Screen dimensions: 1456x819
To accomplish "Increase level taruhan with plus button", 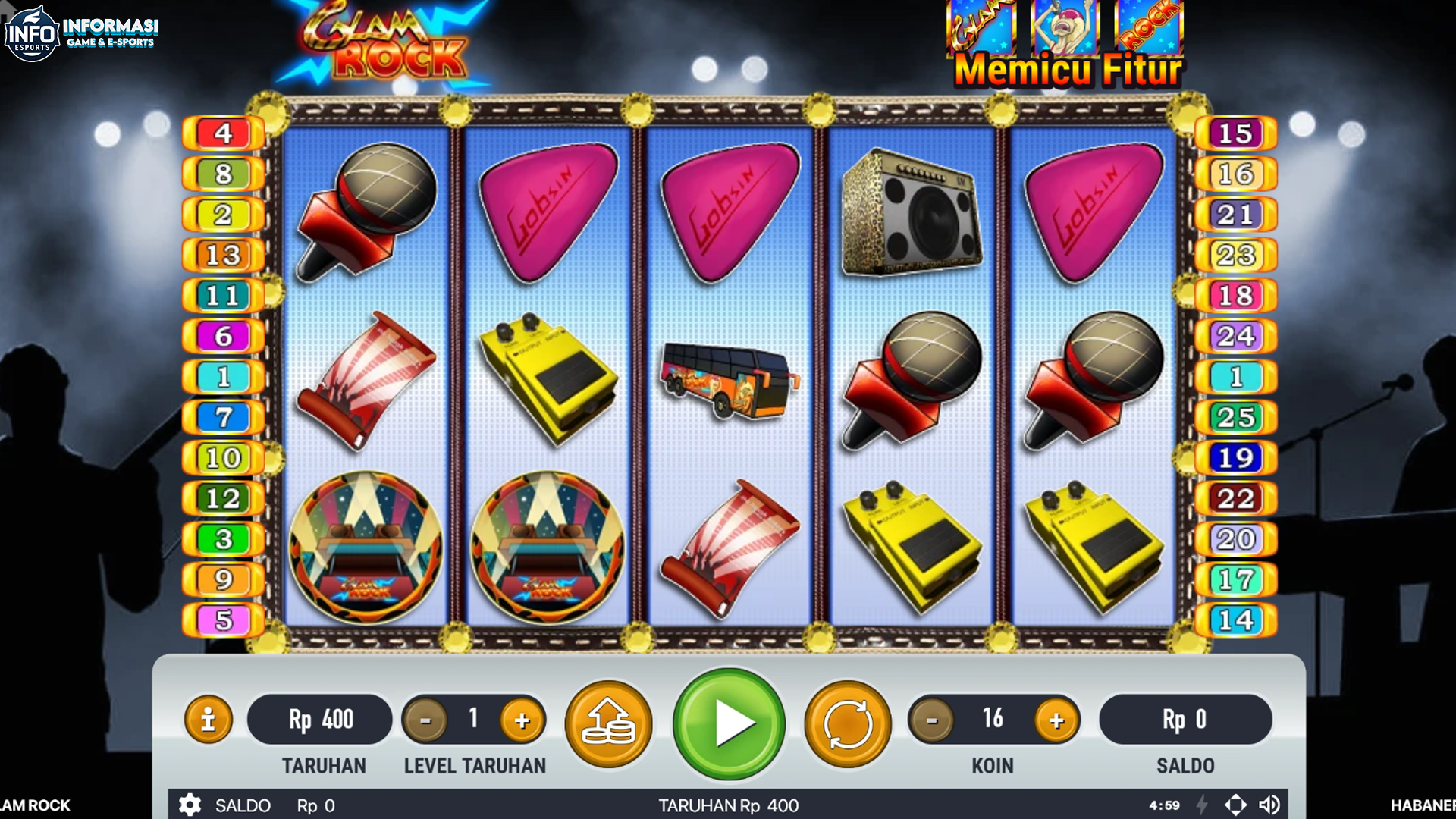I will pos(522,720).
